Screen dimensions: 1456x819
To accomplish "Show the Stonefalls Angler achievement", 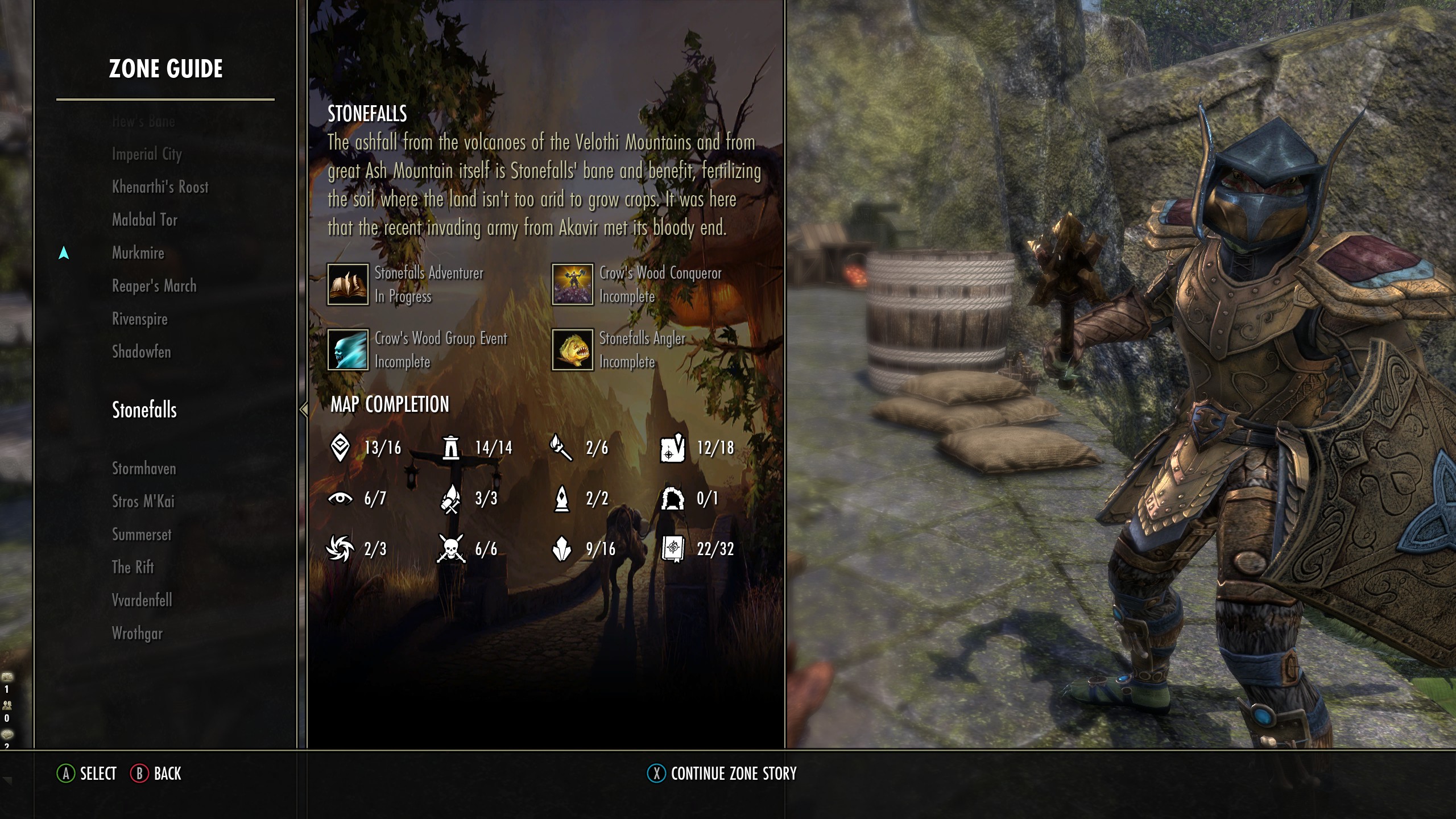I will point(619,350).
